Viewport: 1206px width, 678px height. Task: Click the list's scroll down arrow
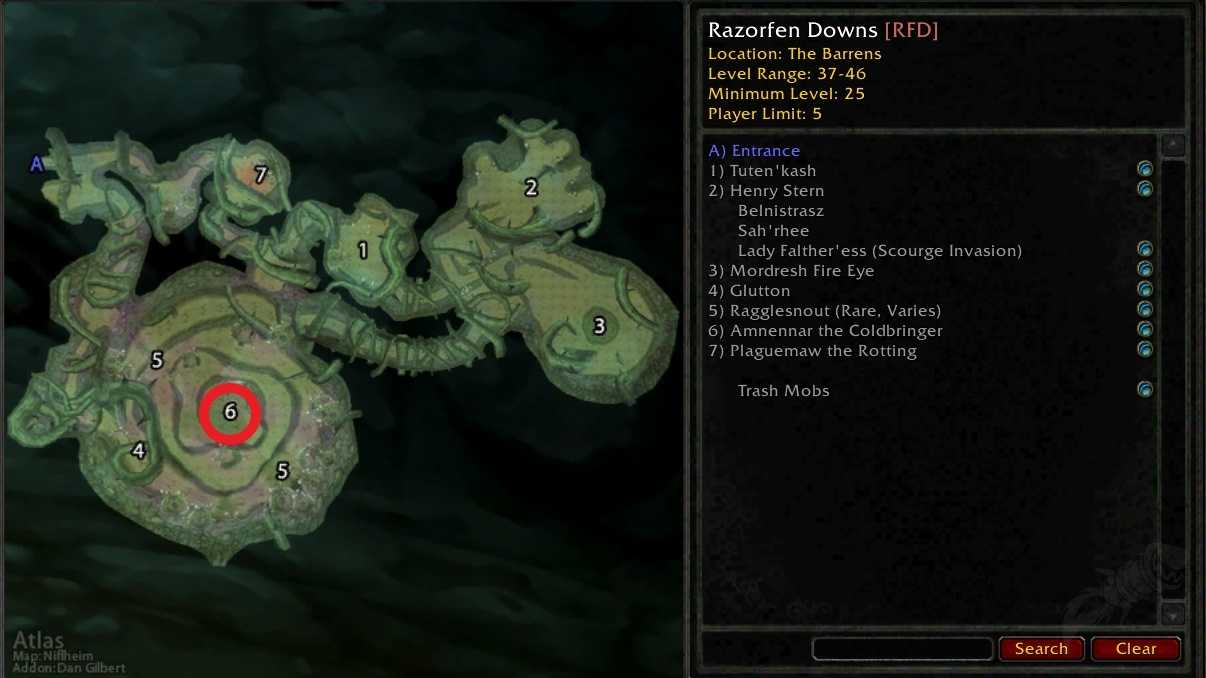click(1174, 614)
